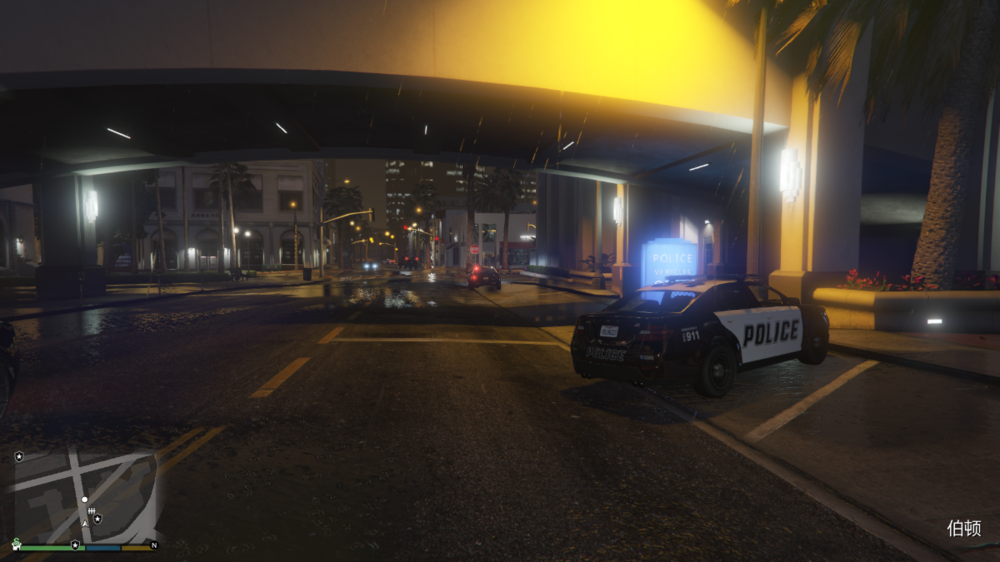
Task: Click the minimap in the corner
Action: 85,495
